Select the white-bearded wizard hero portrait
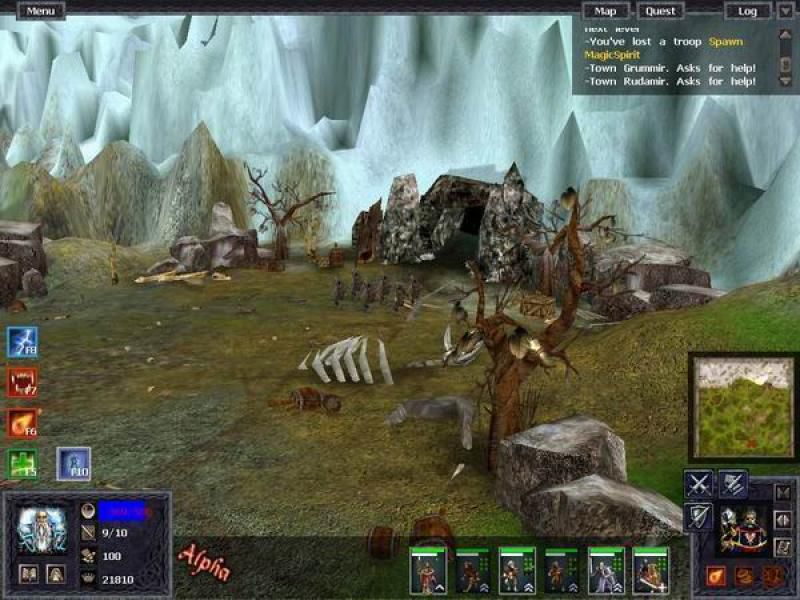This screenshot has height=600, width=800. (x=42, y=529)
